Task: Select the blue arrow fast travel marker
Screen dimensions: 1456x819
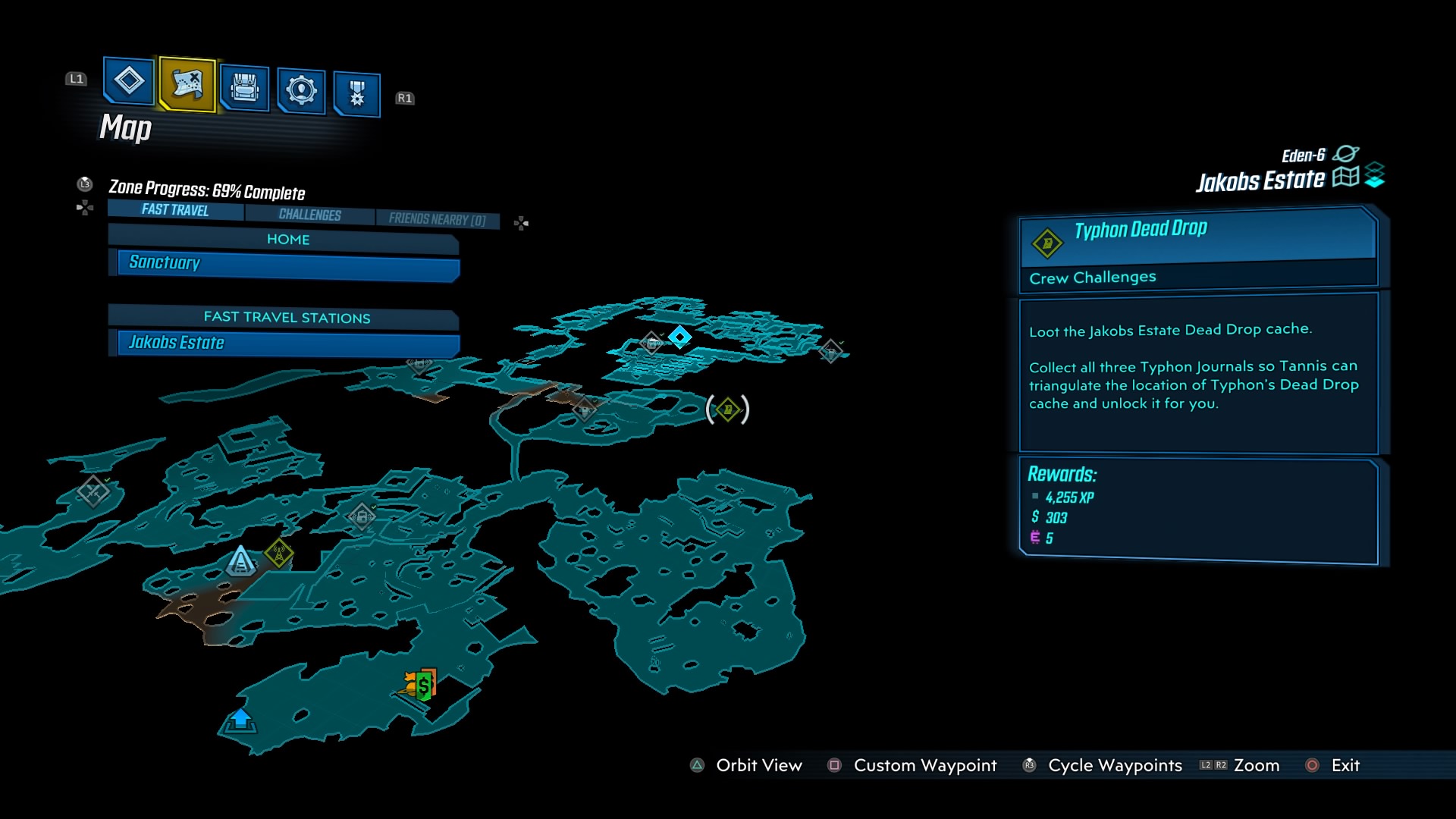Action: pyautogui.click(x=240, y=719)
